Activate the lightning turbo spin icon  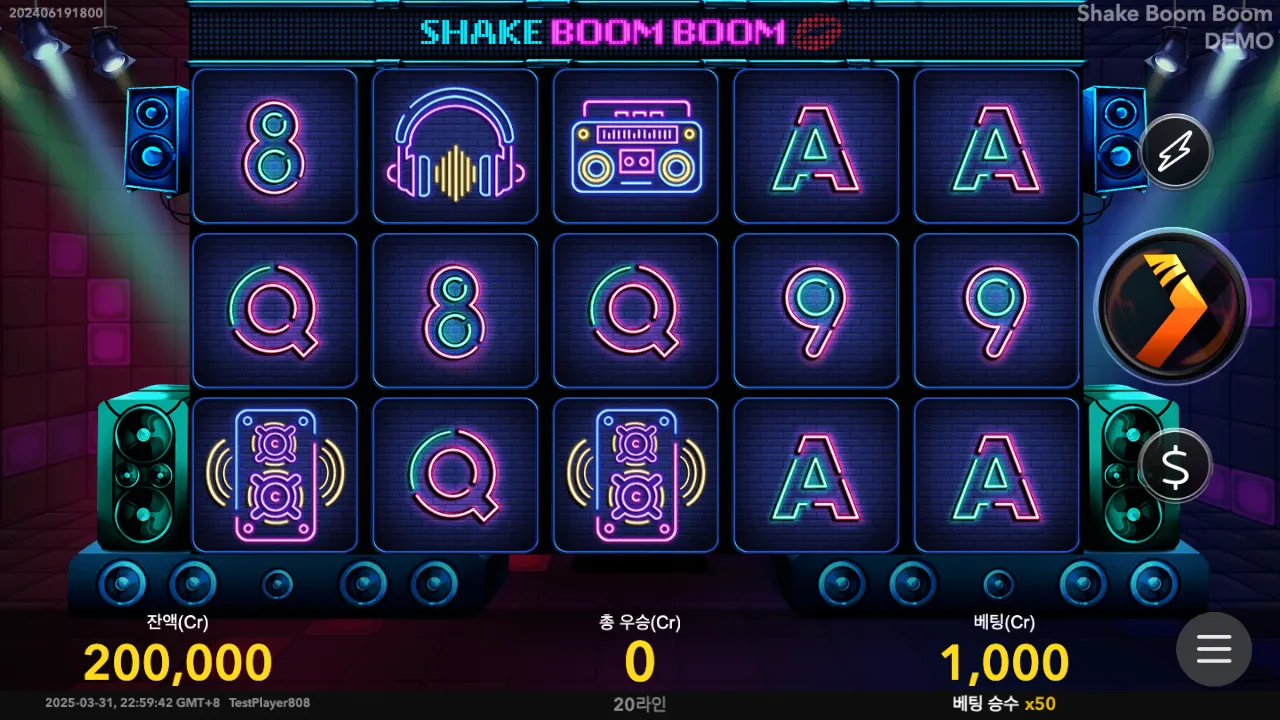1175,151
